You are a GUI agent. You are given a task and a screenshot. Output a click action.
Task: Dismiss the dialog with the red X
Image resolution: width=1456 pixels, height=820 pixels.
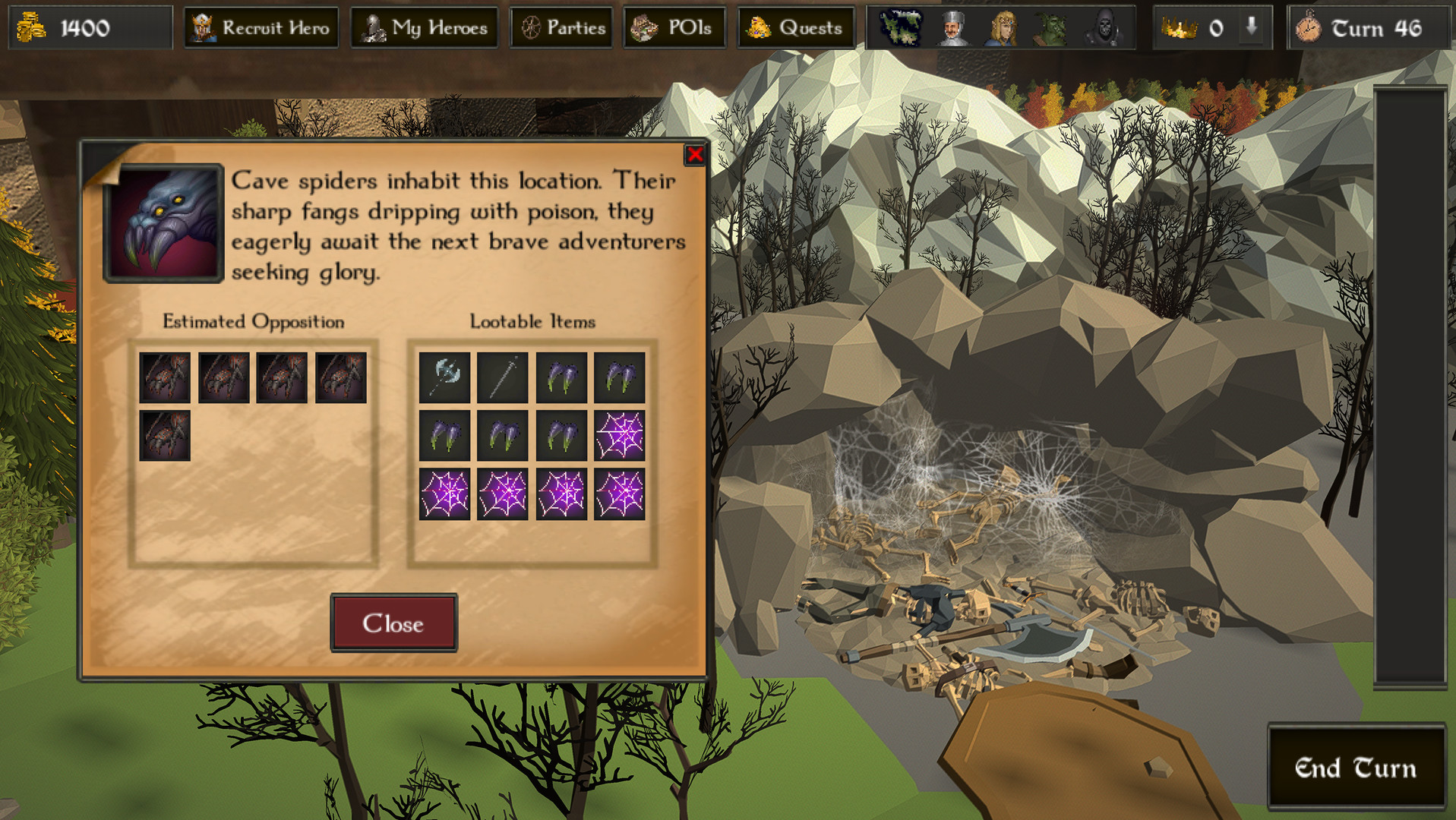(x=693, y=156)
